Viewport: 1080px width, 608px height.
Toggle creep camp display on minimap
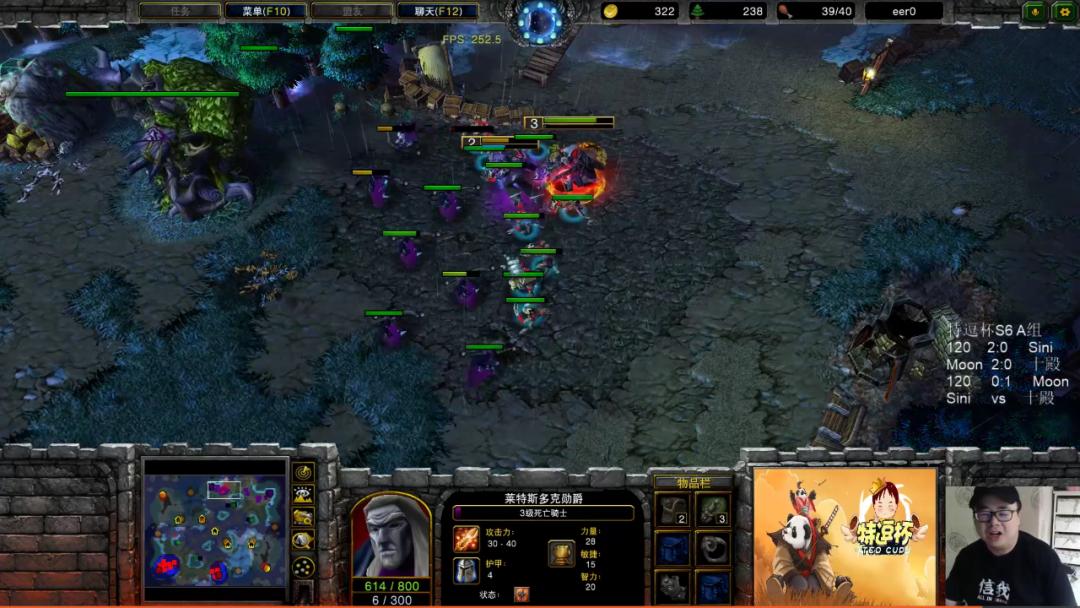pyautogui.click(x=303, y=540)
